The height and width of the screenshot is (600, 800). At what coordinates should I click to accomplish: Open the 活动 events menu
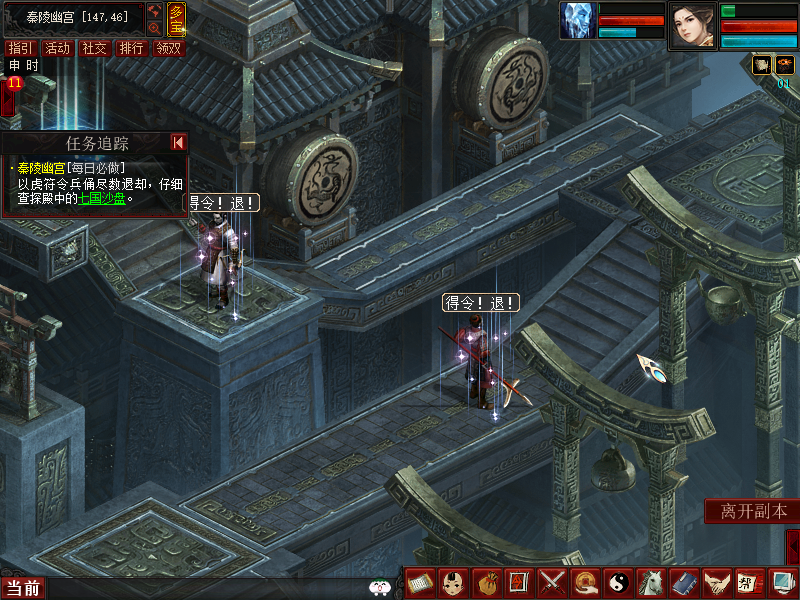tap(58, 48)
